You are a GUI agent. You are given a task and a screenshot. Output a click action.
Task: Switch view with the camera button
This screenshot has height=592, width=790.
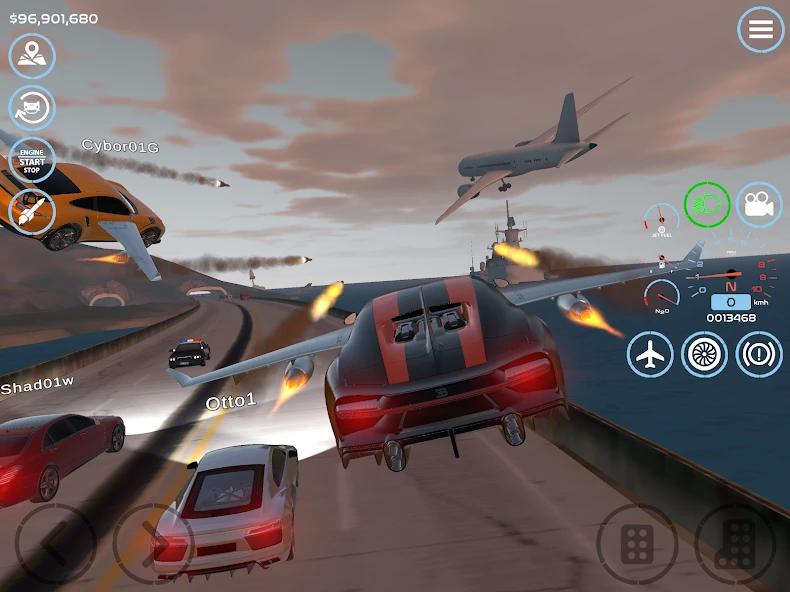pyautogui.click(x=759, y=205)
